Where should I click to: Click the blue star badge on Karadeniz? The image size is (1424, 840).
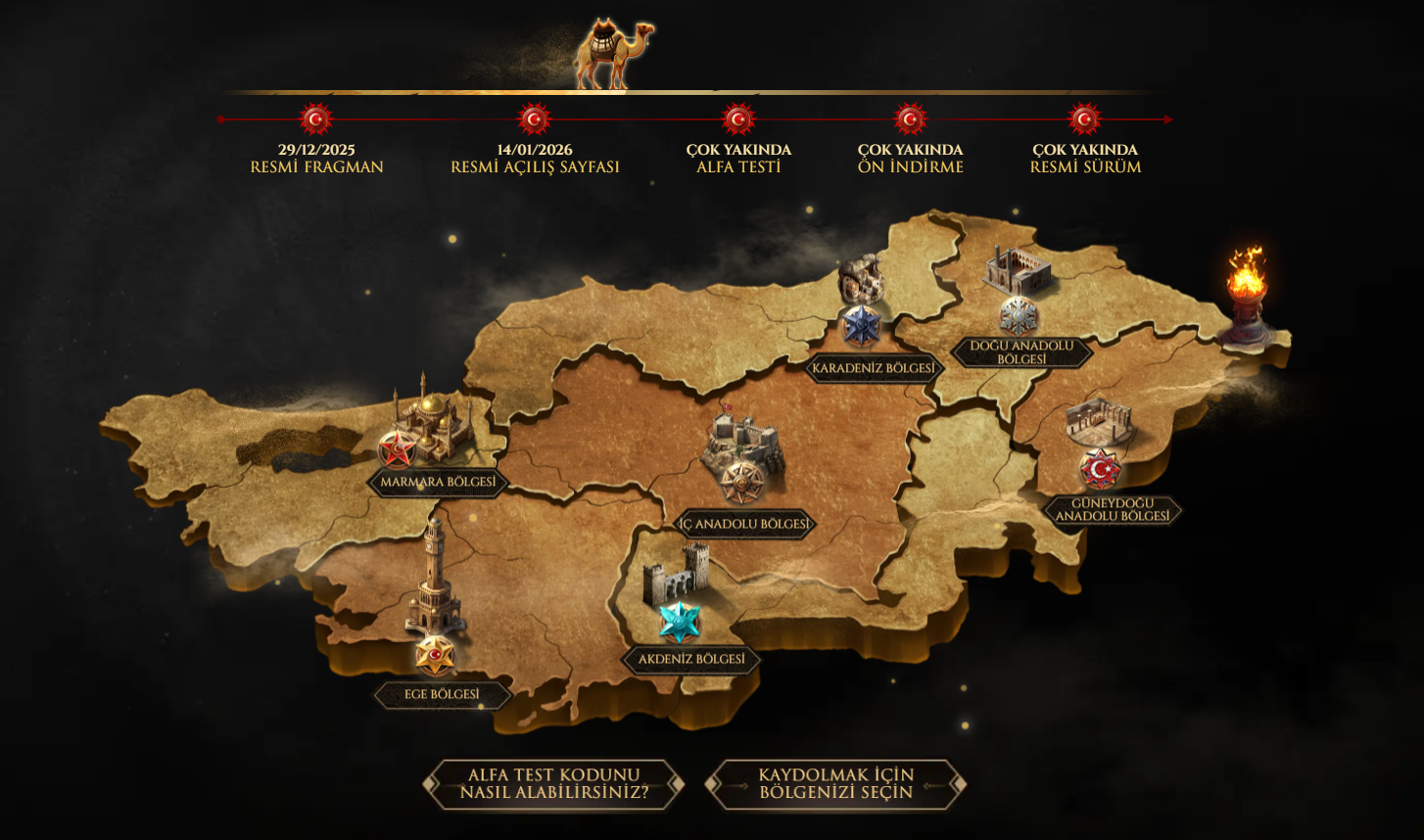(862, 325)
